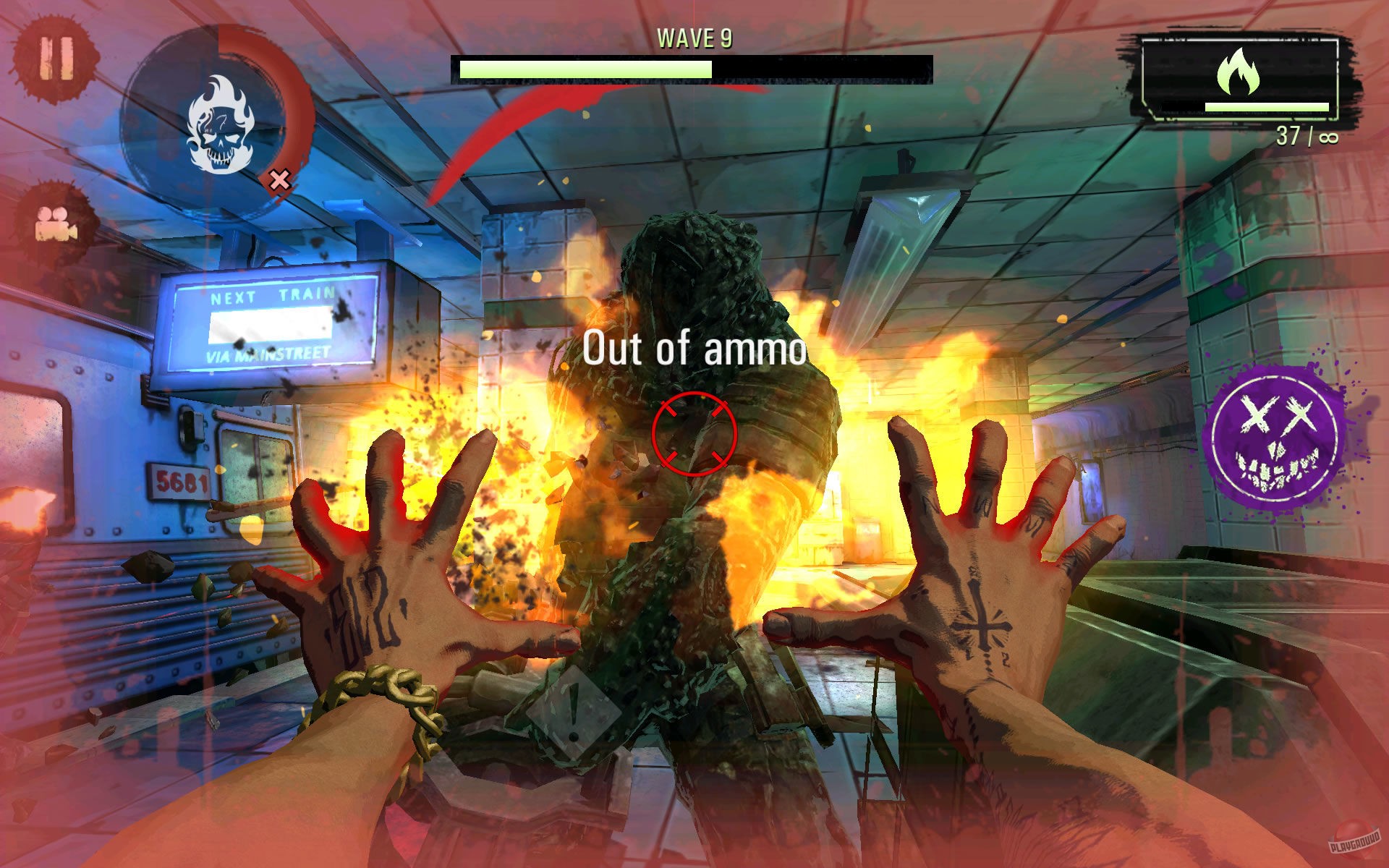Expand the WAVE 9 progress display
The image size is (1389, 868).
click(693, 66)
